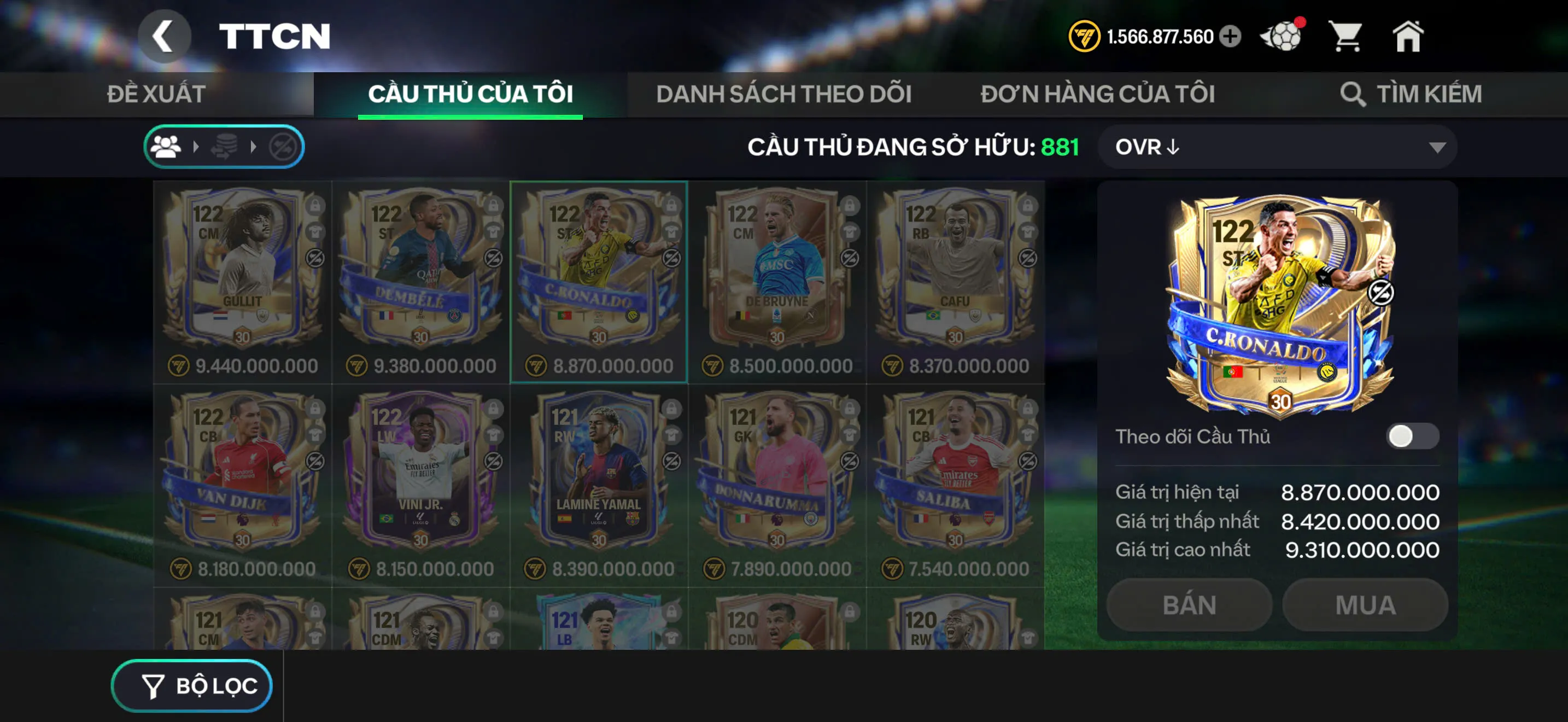Select the coin exchange filter icon
This screenshot has width=1568, height=722.
click(225, 146)
